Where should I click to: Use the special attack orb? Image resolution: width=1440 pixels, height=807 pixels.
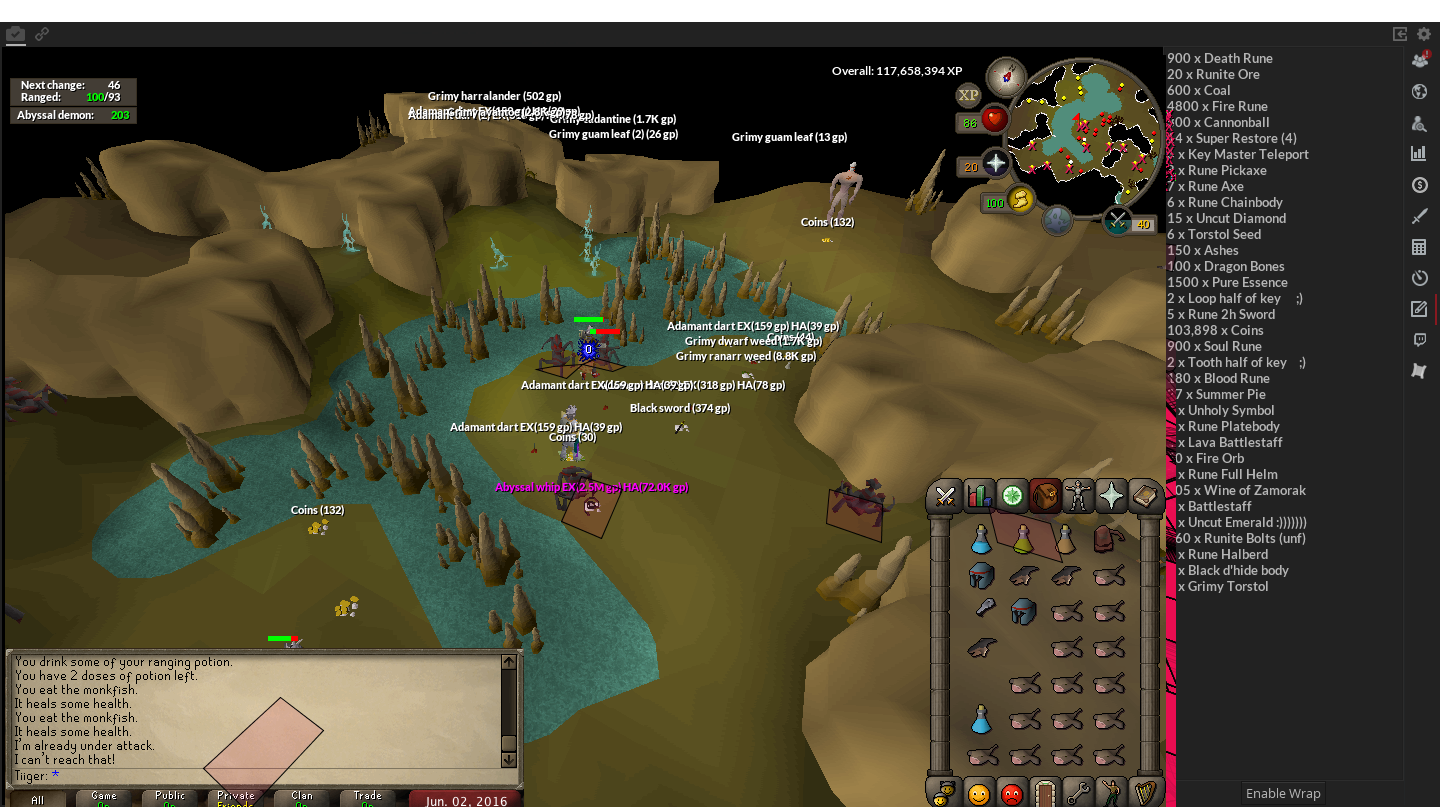[1117, 221]
